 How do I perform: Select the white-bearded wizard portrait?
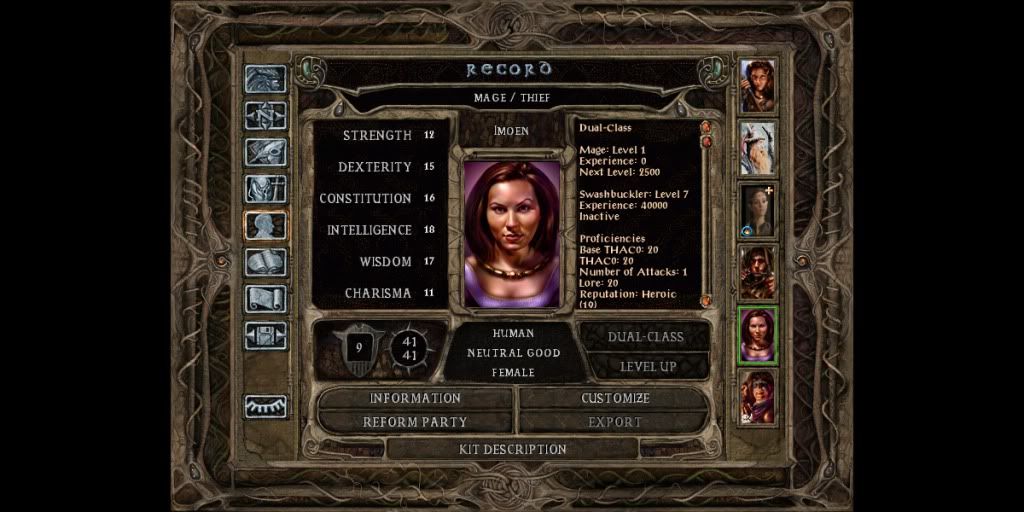(x=757, y=148)
